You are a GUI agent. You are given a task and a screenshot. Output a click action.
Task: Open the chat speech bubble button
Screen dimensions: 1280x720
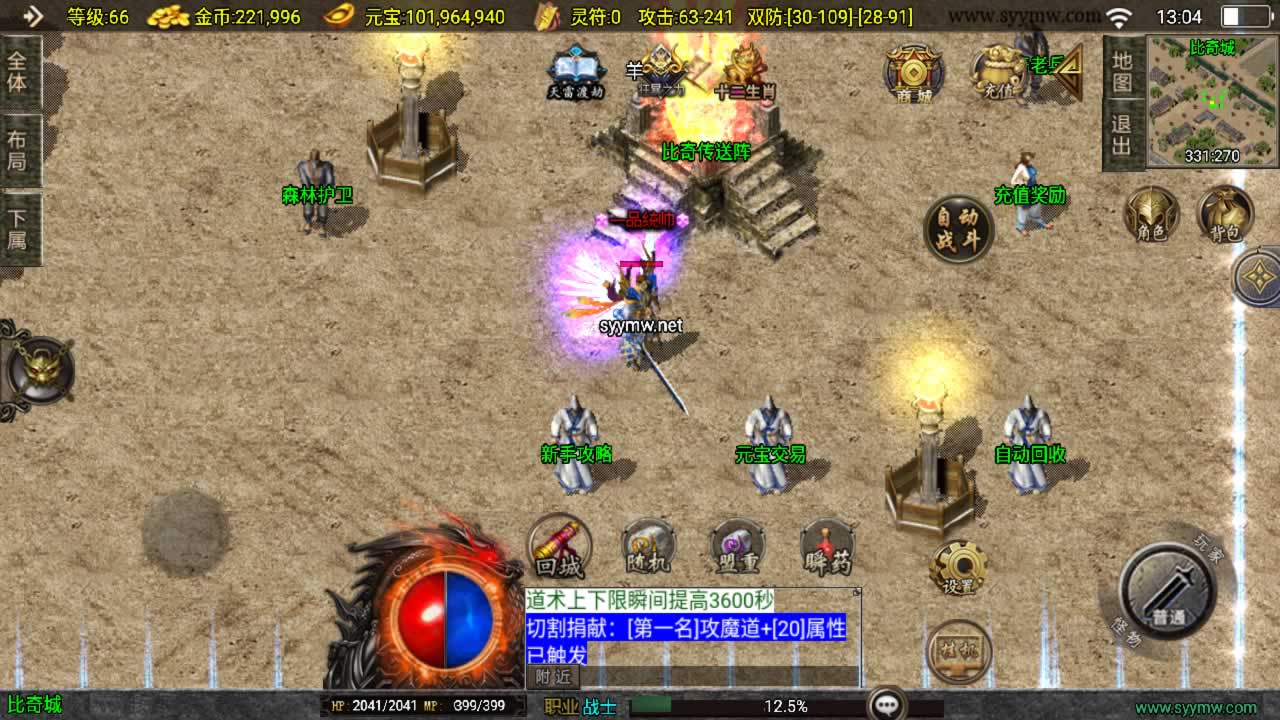pos(887,704)
